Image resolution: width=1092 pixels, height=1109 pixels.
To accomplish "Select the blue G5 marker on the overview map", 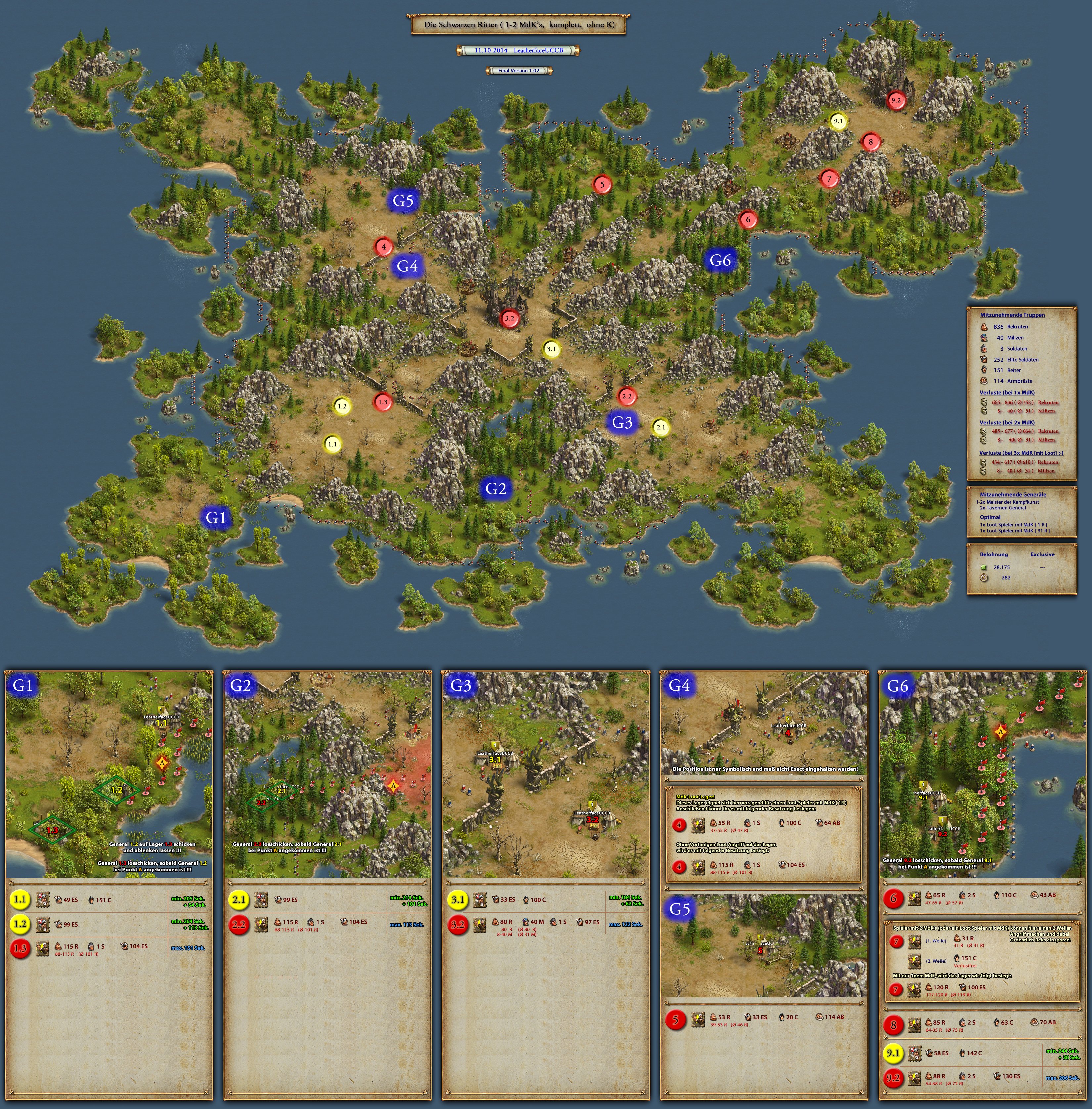I will click(403, 200).
